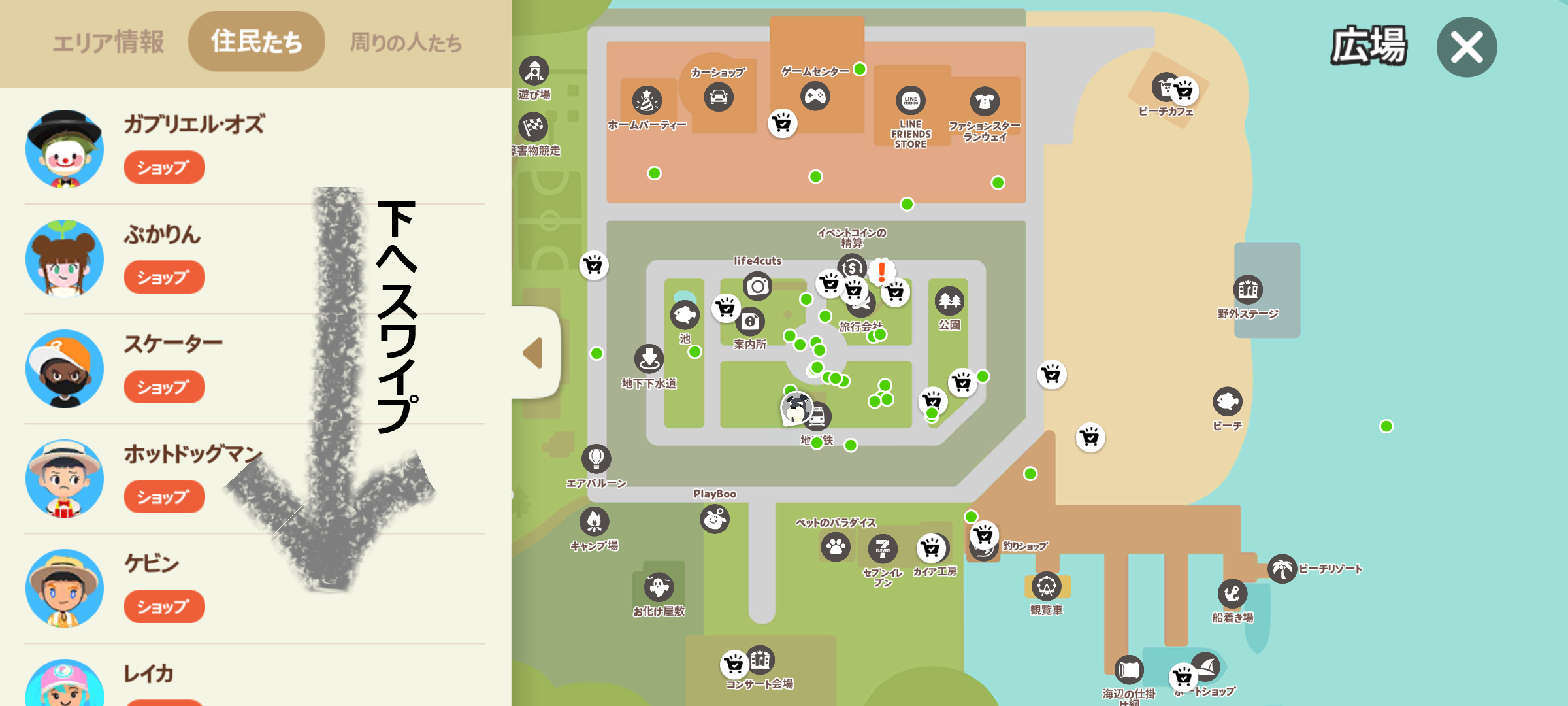Viewport: 1568px width, 706px height.
Task: Tap ぷかりん's ショップ button
Action: coord(164,278)
